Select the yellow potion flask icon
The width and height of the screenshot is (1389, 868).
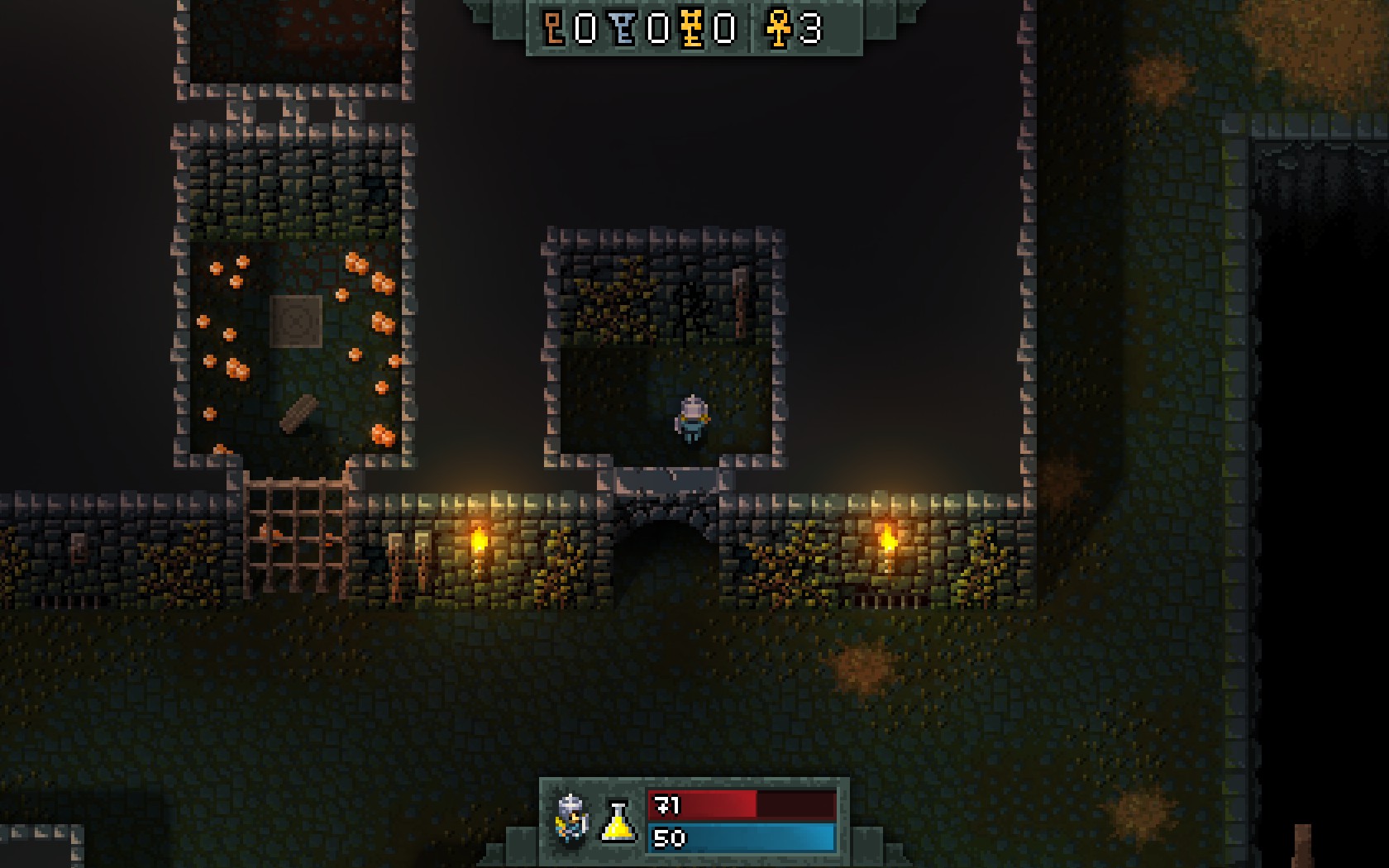coord(618,821)
